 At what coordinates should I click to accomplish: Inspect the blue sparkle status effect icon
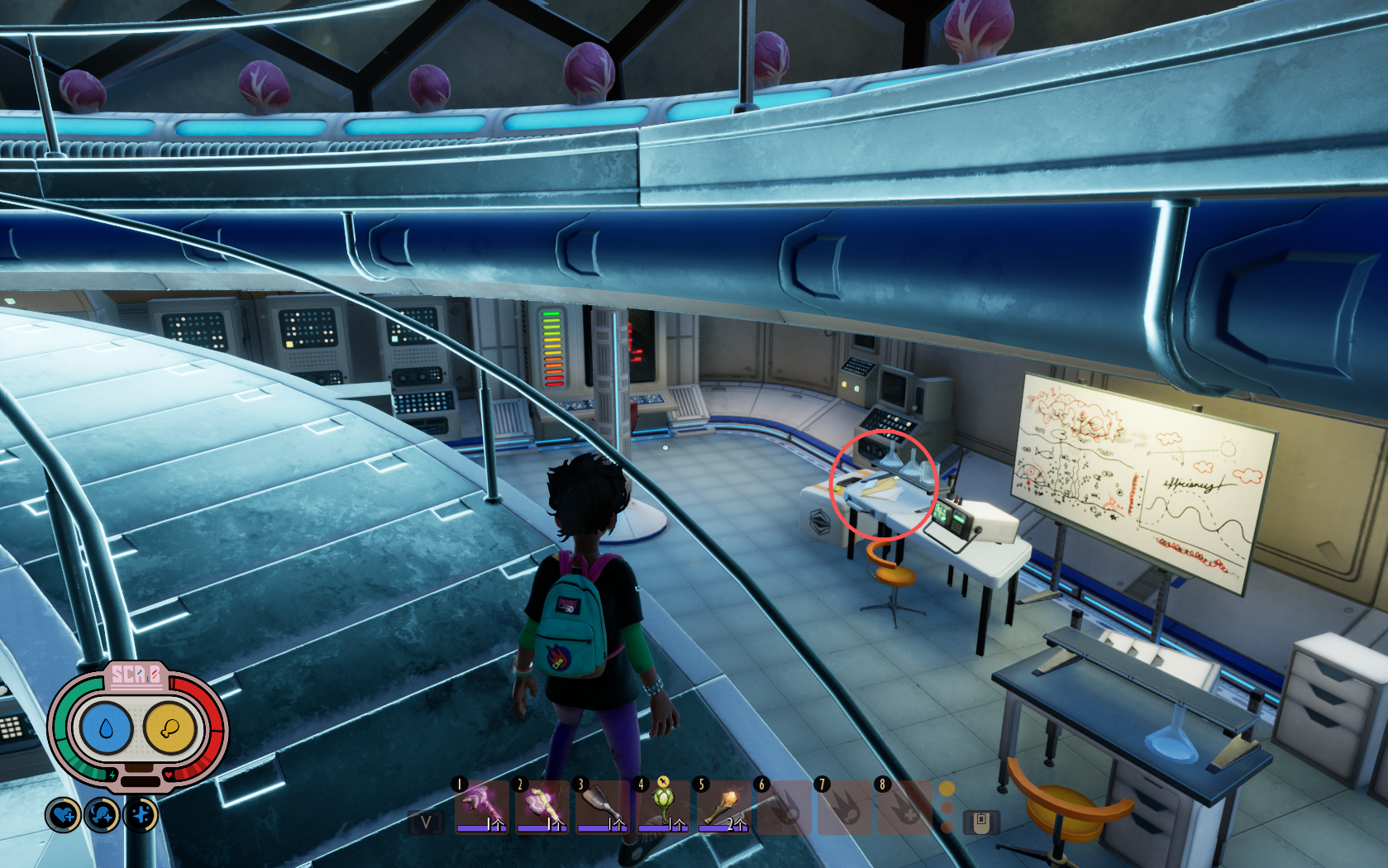(x=141, y=816)
